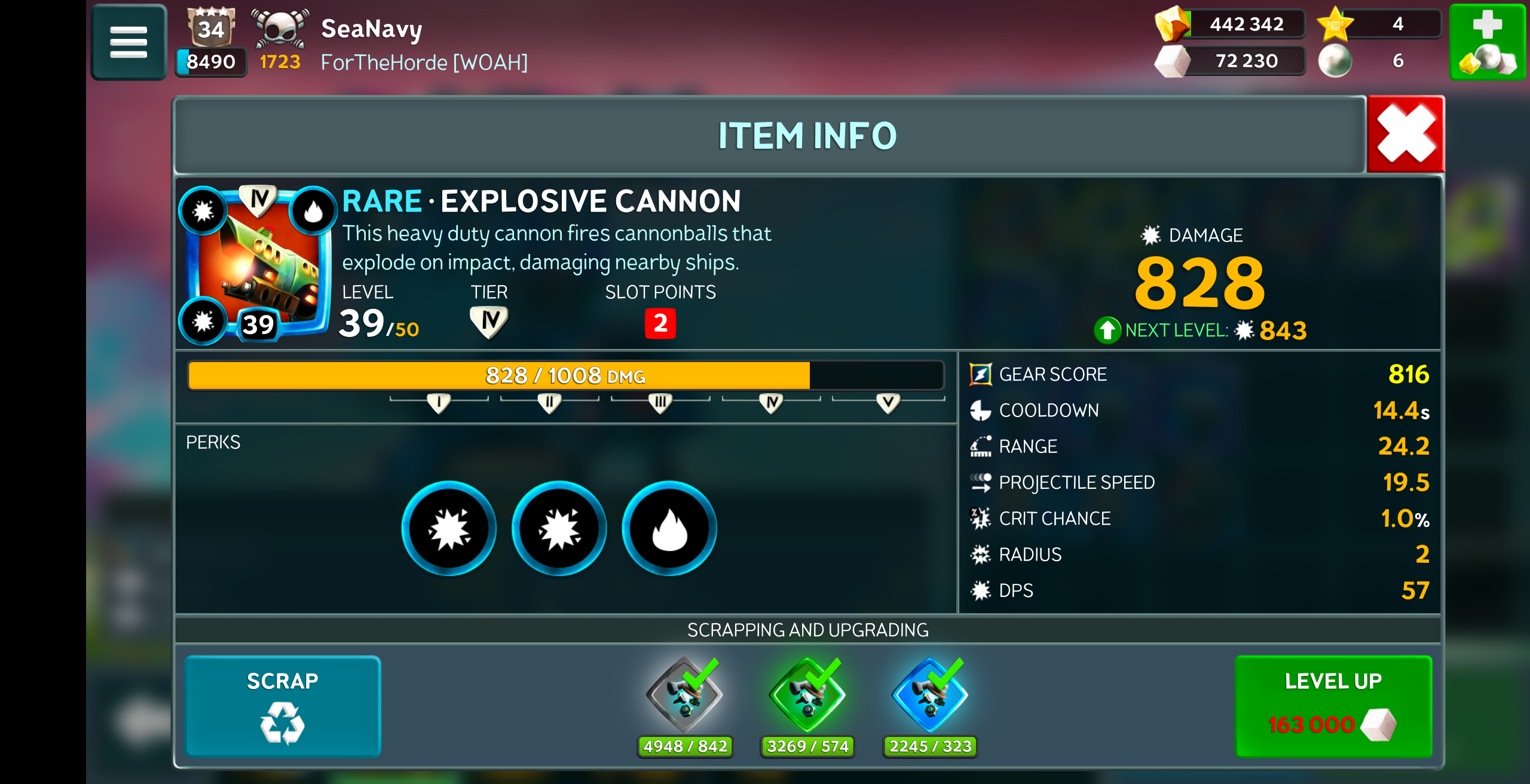
Task: Scrap the Explosive Cannon
Action: pyautogui.click(x=283, y=706)
